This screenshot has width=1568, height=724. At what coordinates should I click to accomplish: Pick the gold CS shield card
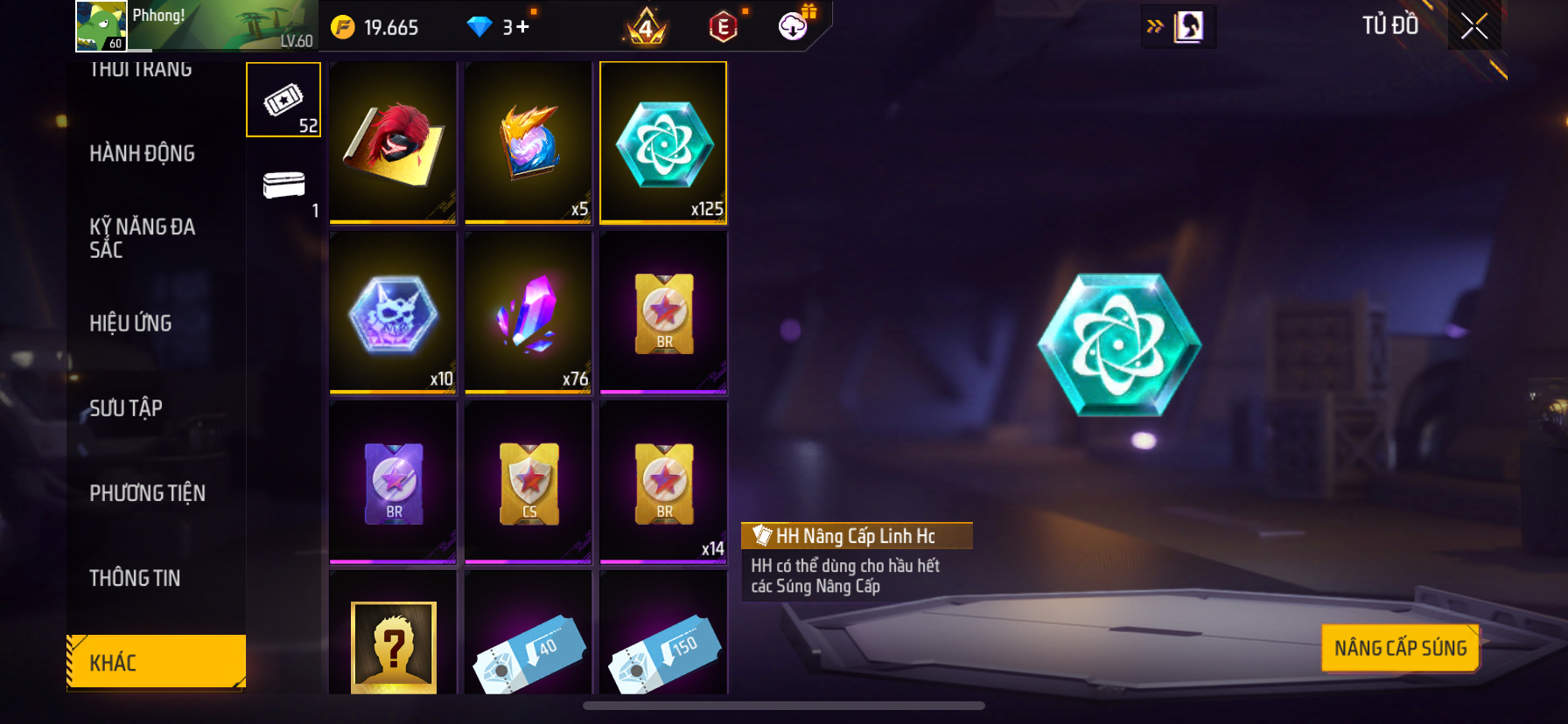(x=528, y=482)
